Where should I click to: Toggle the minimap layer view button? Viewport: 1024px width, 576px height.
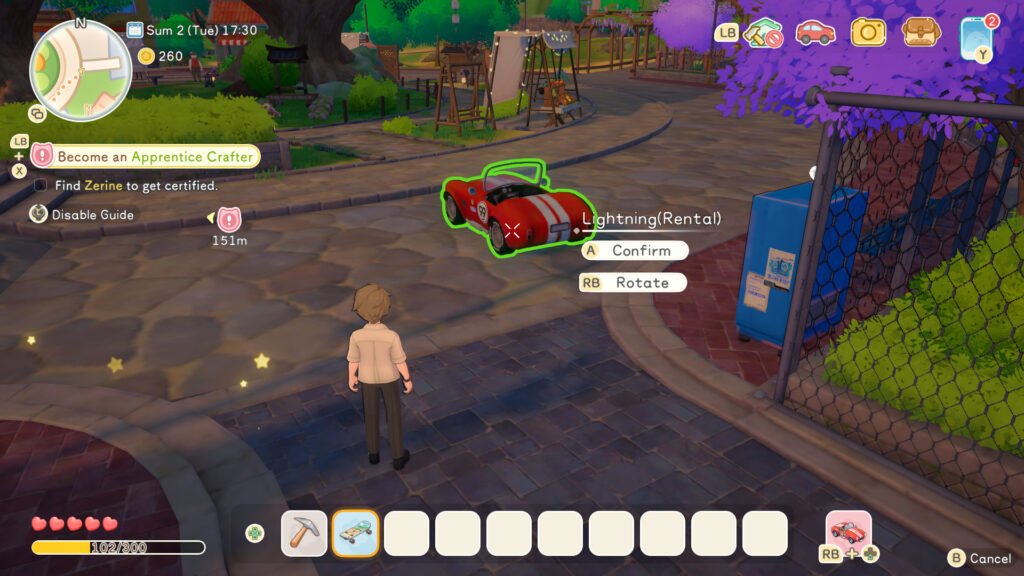[x=37, y=113]
